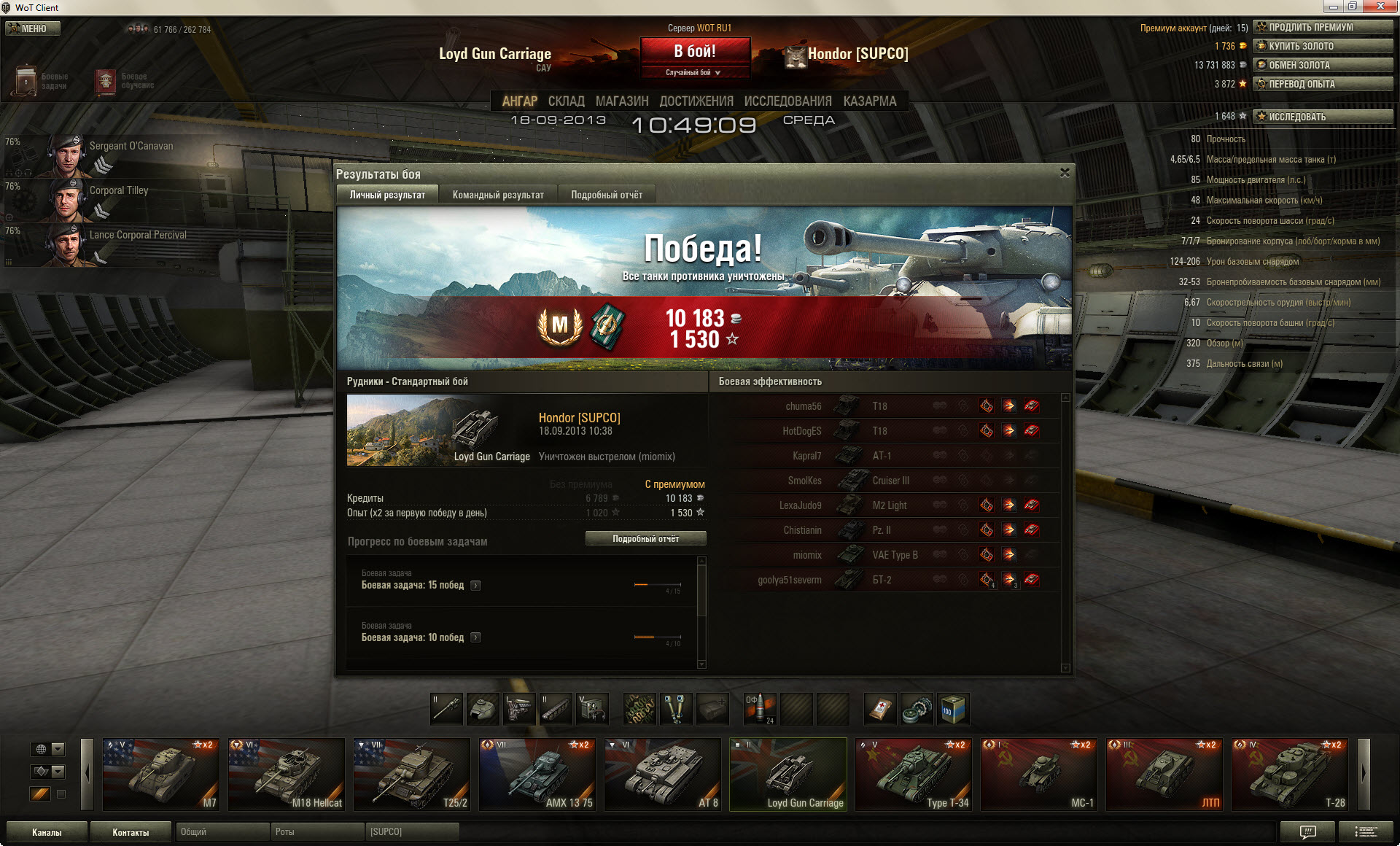Open ОБМЕН ЗОЛОТА exchange
Image resolution: width=1400 pixels, height=846 pixels.
[x=1322, y=65]
